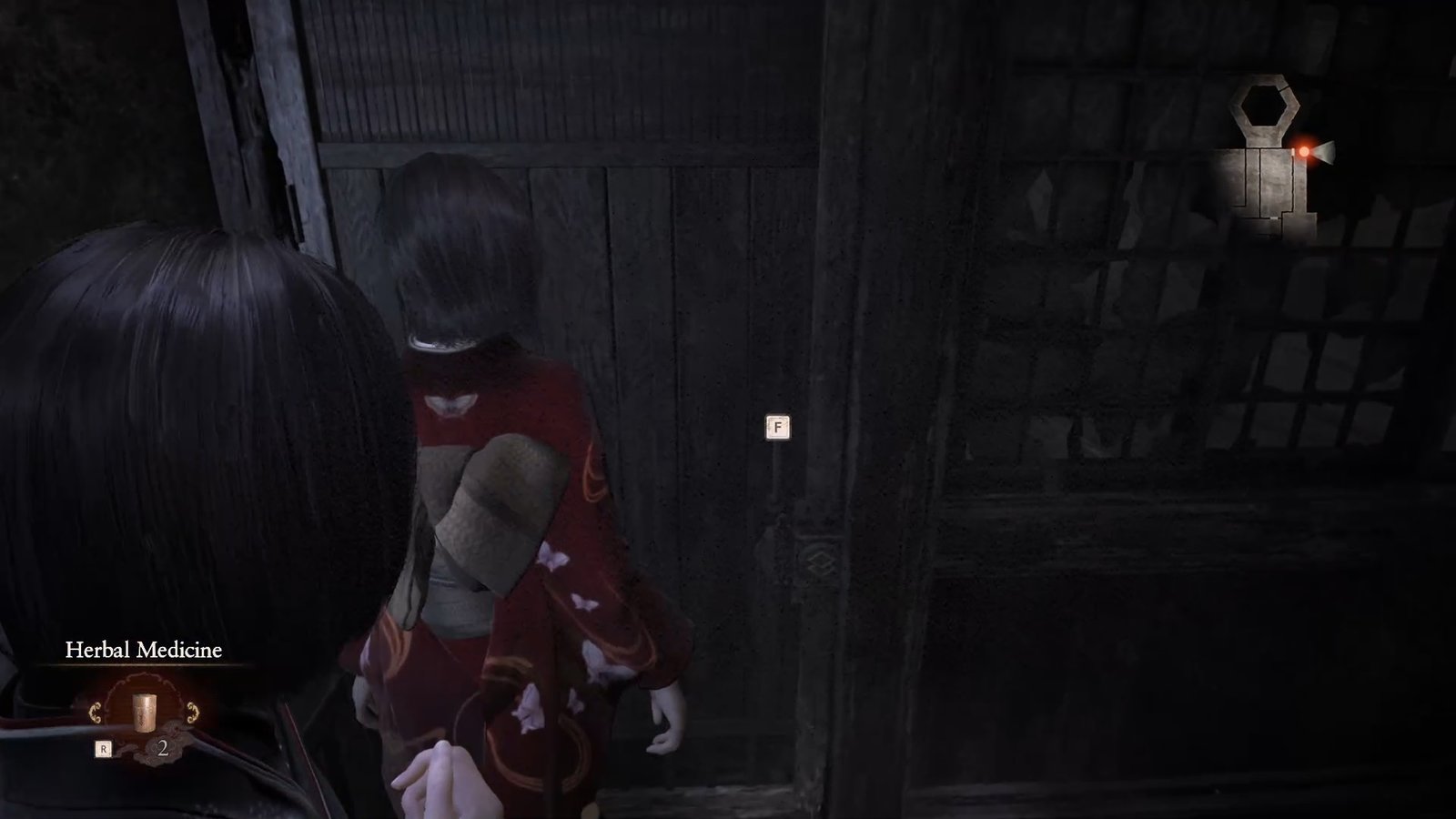
Task: Click the Herbal Medicine label text
Action: point(144,649)
